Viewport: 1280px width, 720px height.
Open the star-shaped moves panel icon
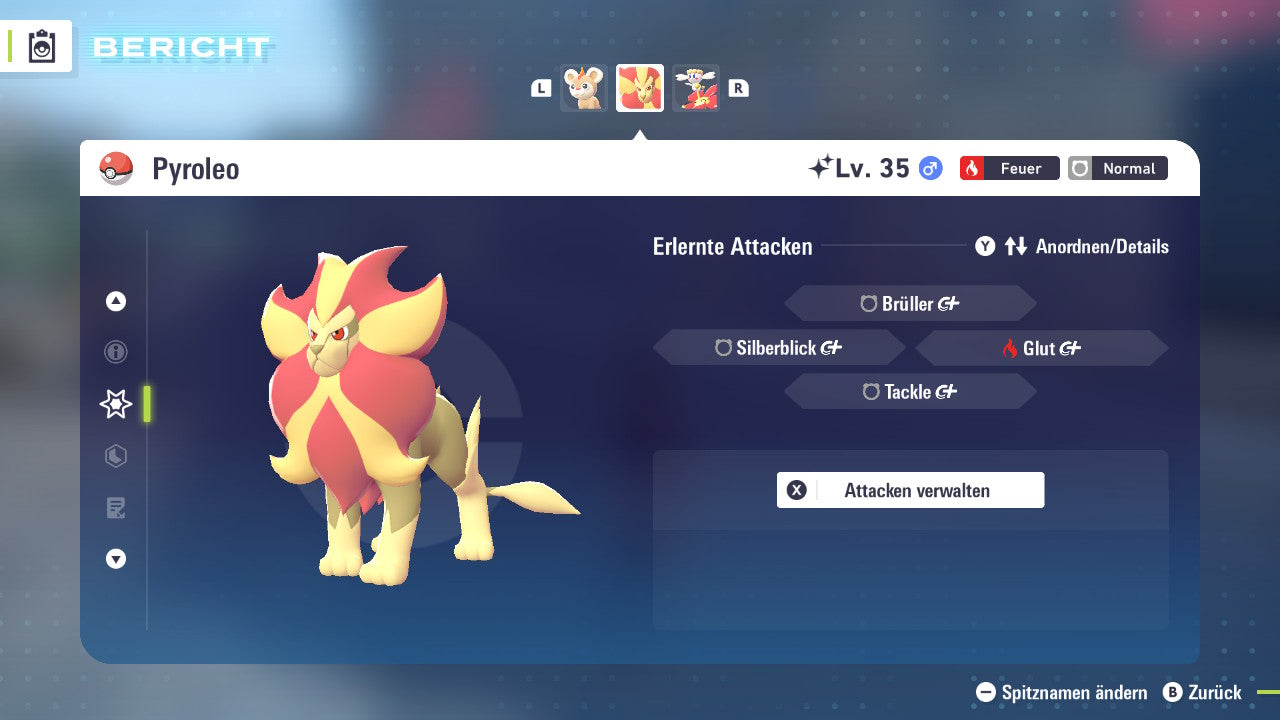tap(115, 404)
